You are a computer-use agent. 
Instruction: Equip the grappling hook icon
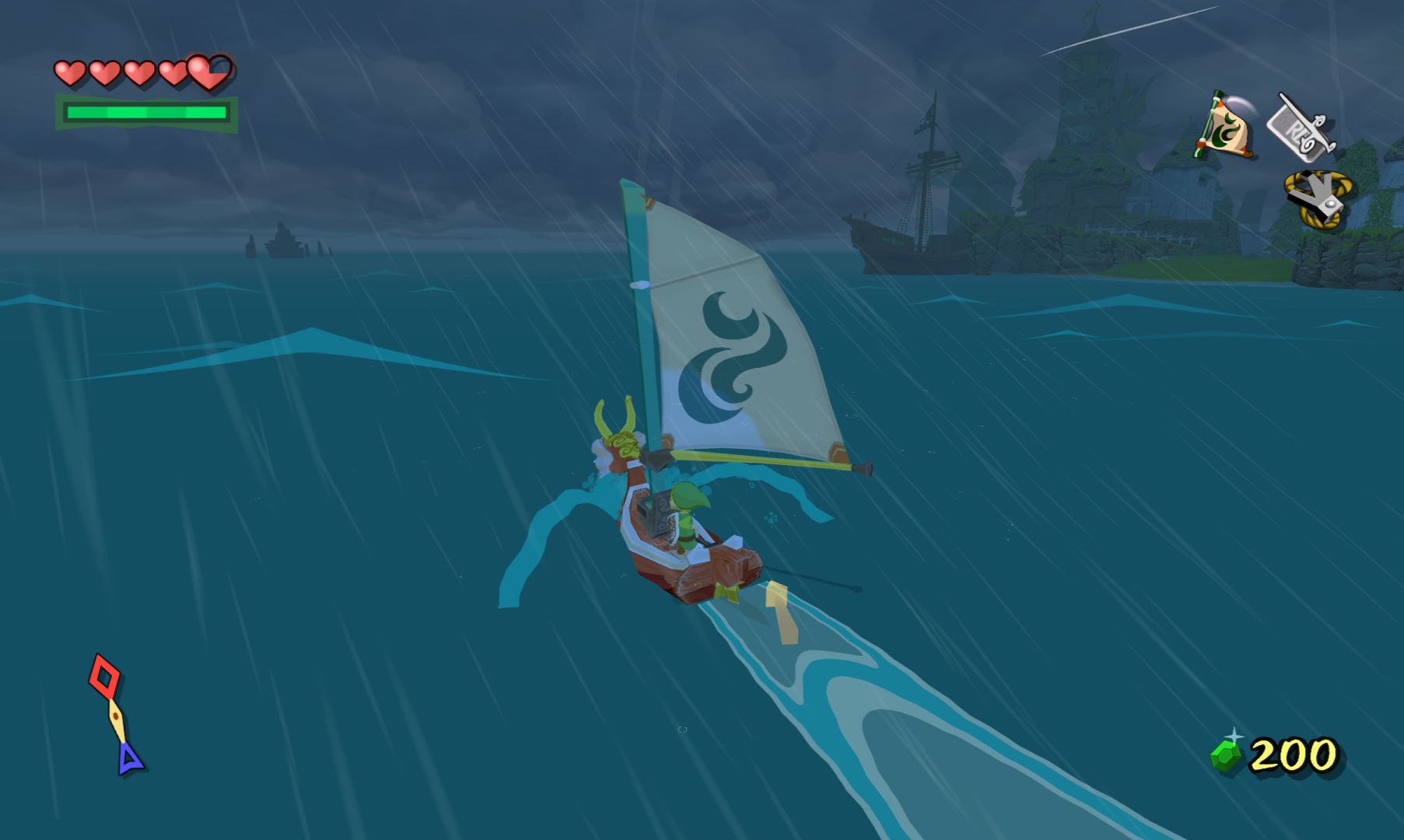(1318, 200)
